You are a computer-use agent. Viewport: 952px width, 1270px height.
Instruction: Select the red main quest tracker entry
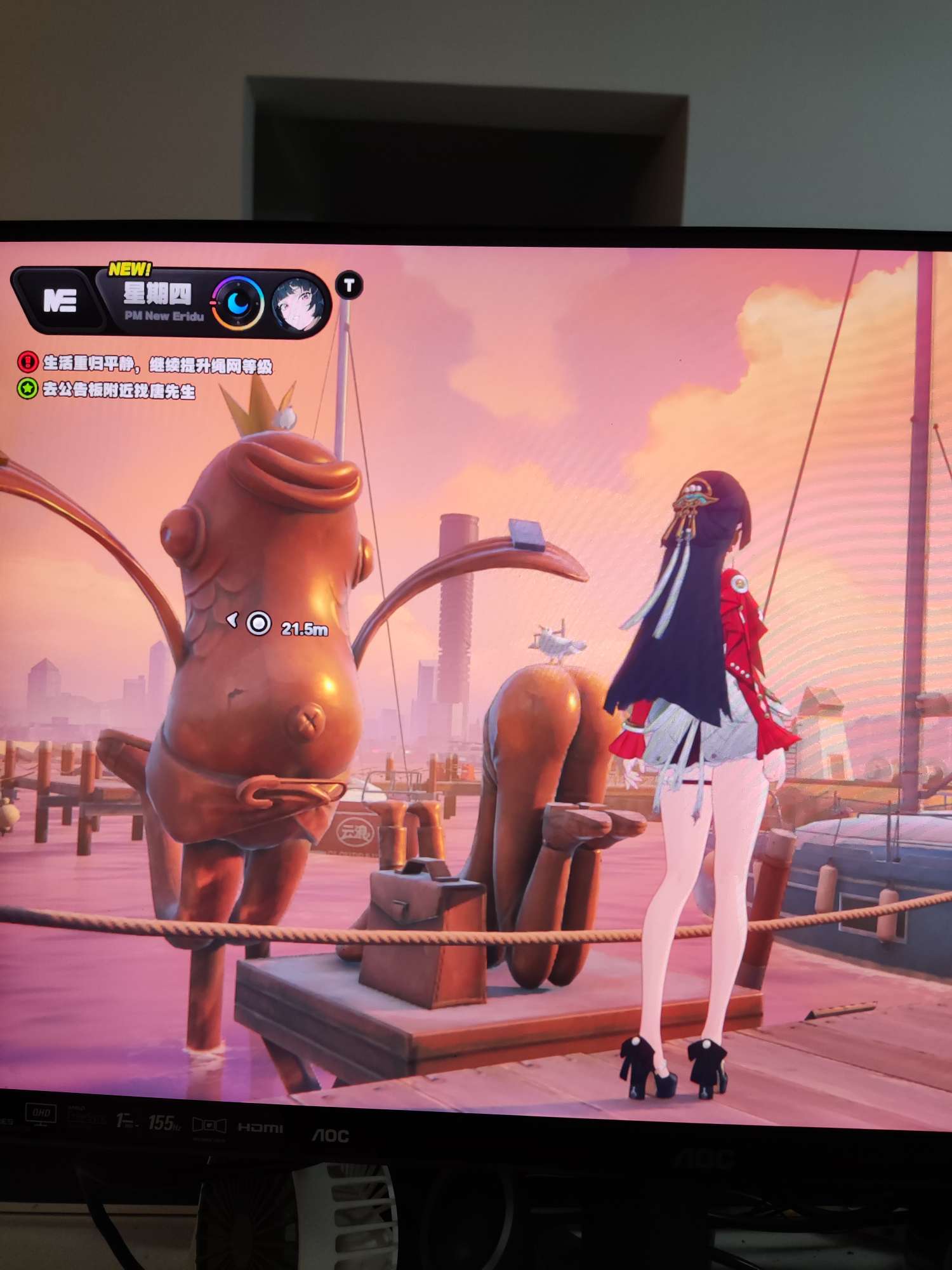point(146,364)
